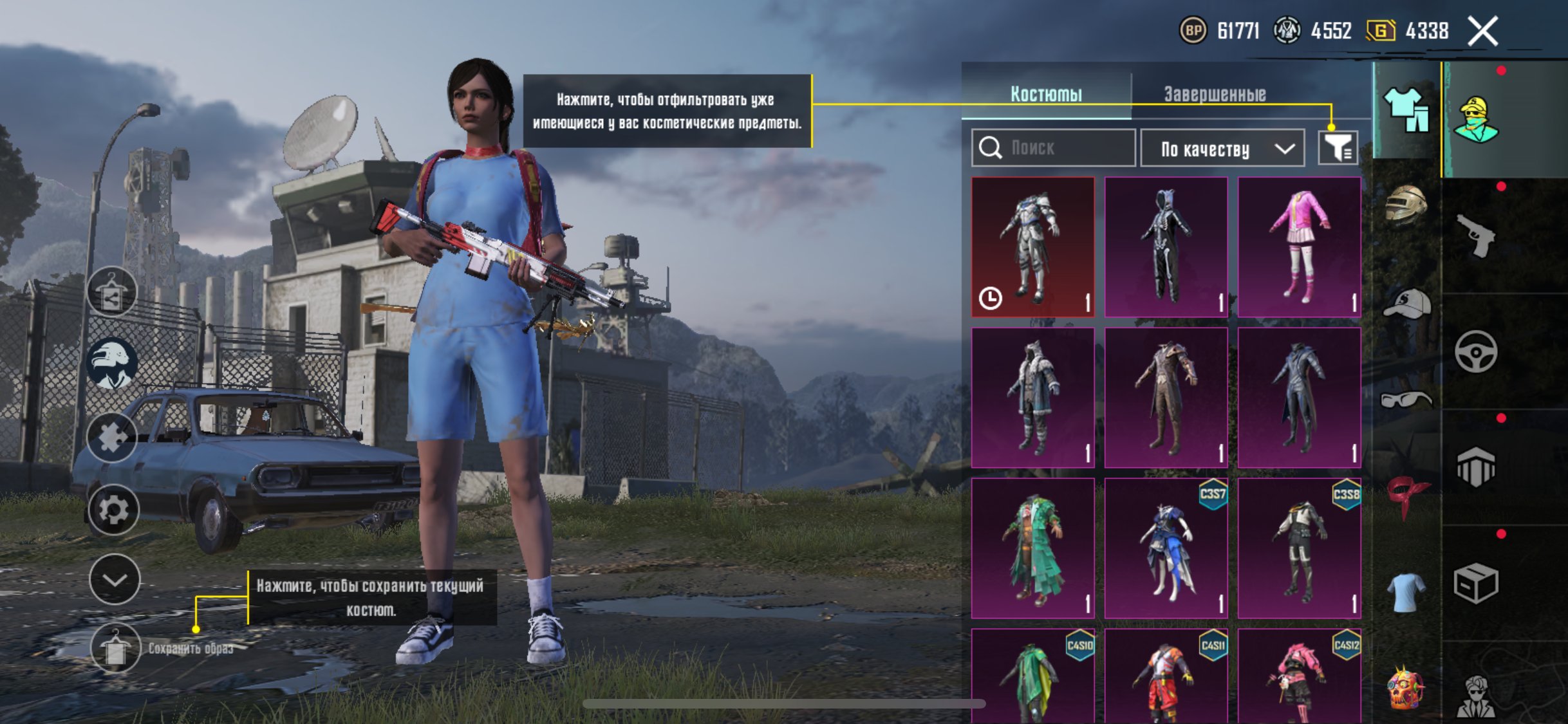Switch to the Костюмы tab
The image size is (1568, 724).
click(1046, 94)
